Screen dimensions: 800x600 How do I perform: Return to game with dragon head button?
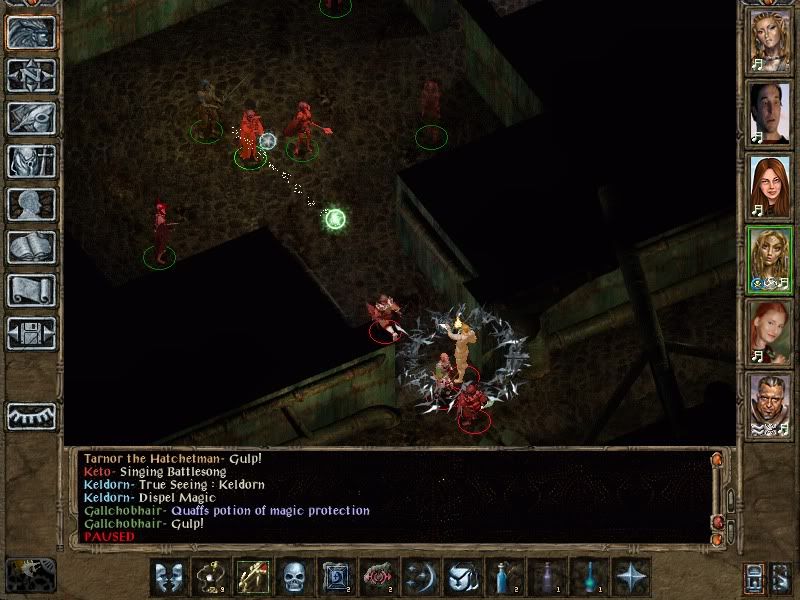pos(31,32)
